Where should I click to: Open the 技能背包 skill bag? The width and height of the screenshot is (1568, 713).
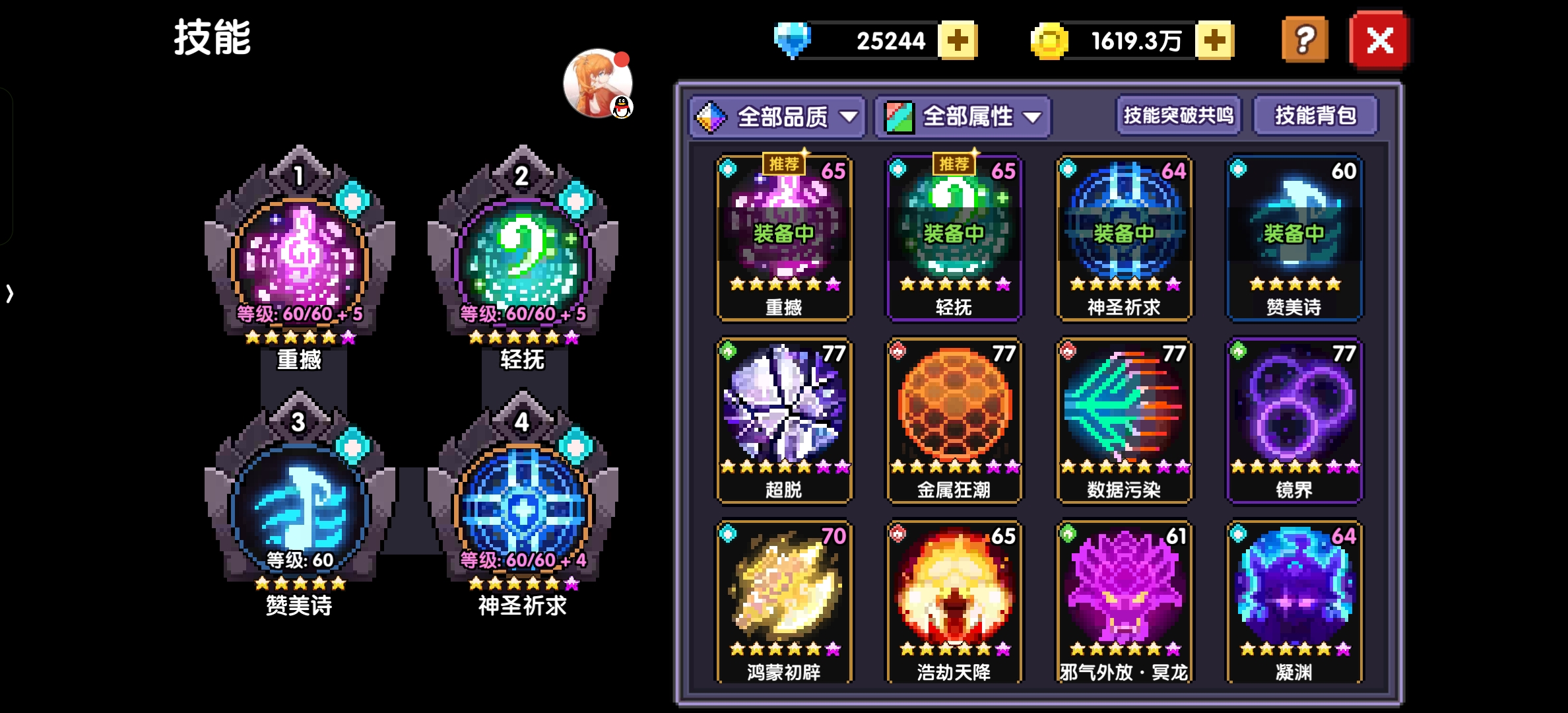pyautogui.click(x=1315, y=116)
